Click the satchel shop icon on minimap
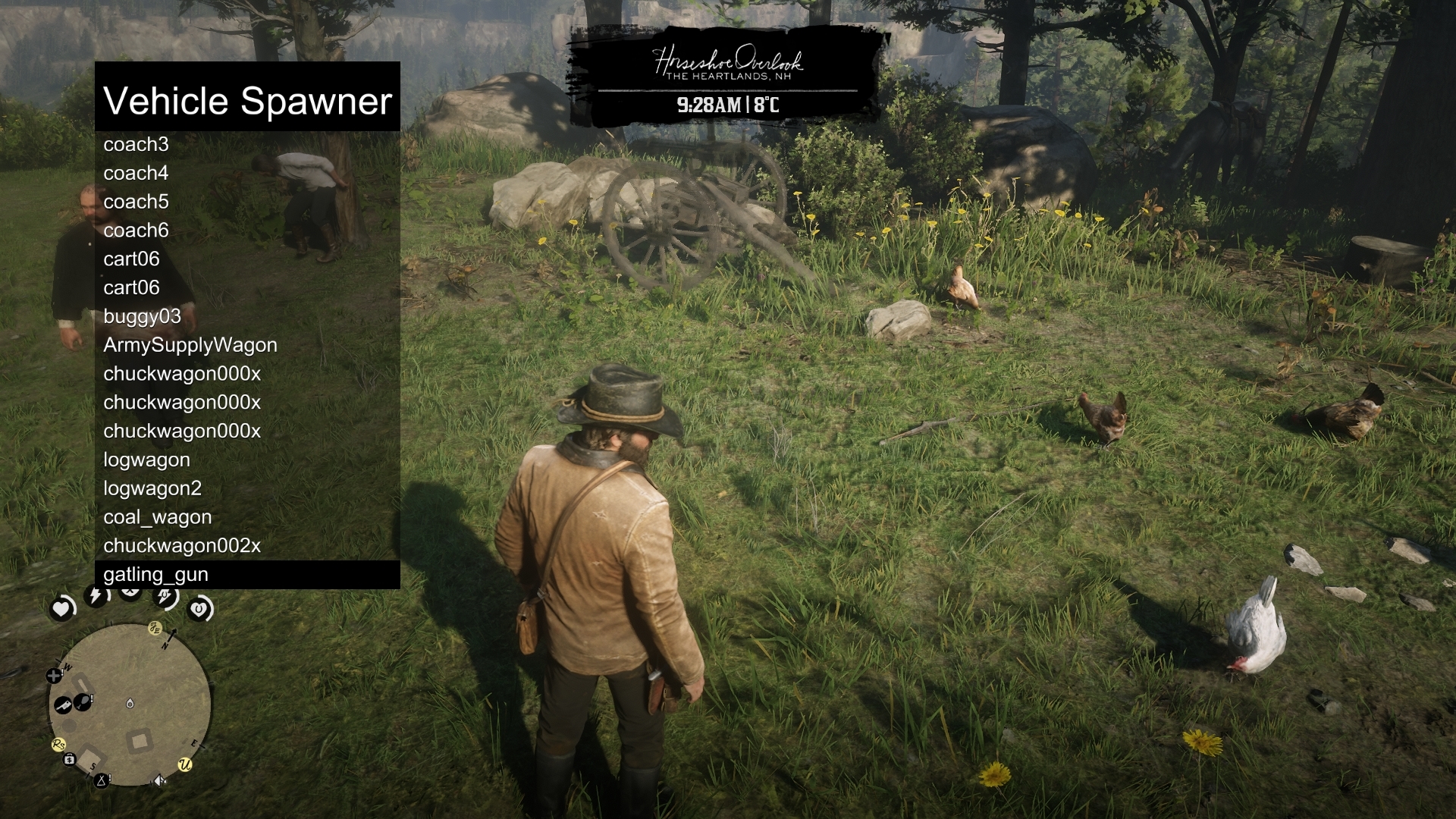The height and width of the screenshot is (819, 1456). [x=69, y=759]
